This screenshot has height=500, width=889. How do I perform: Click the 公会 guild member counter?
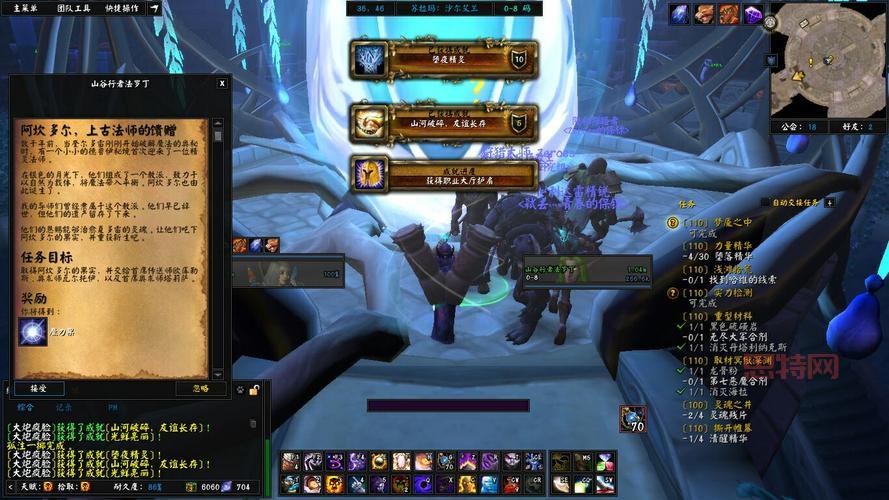[798, 127]
